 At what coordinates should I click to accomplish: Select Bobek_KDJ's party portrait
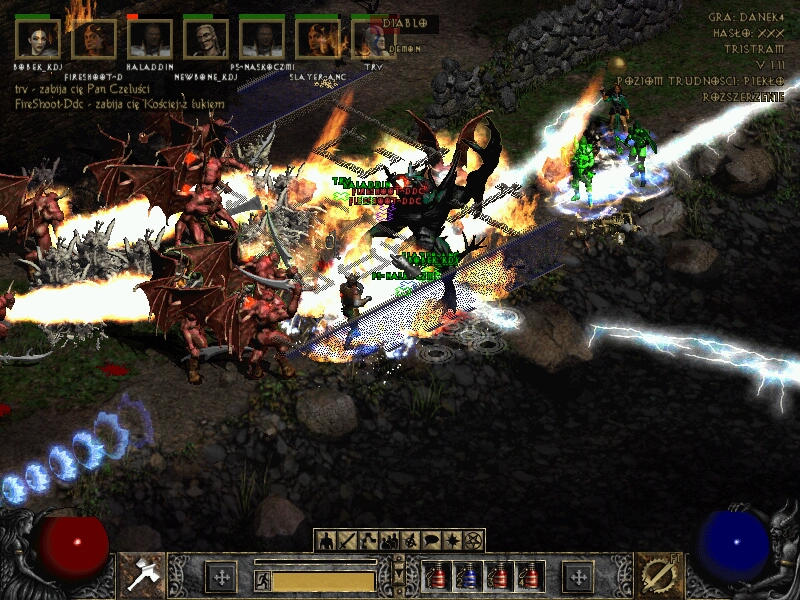38,39
